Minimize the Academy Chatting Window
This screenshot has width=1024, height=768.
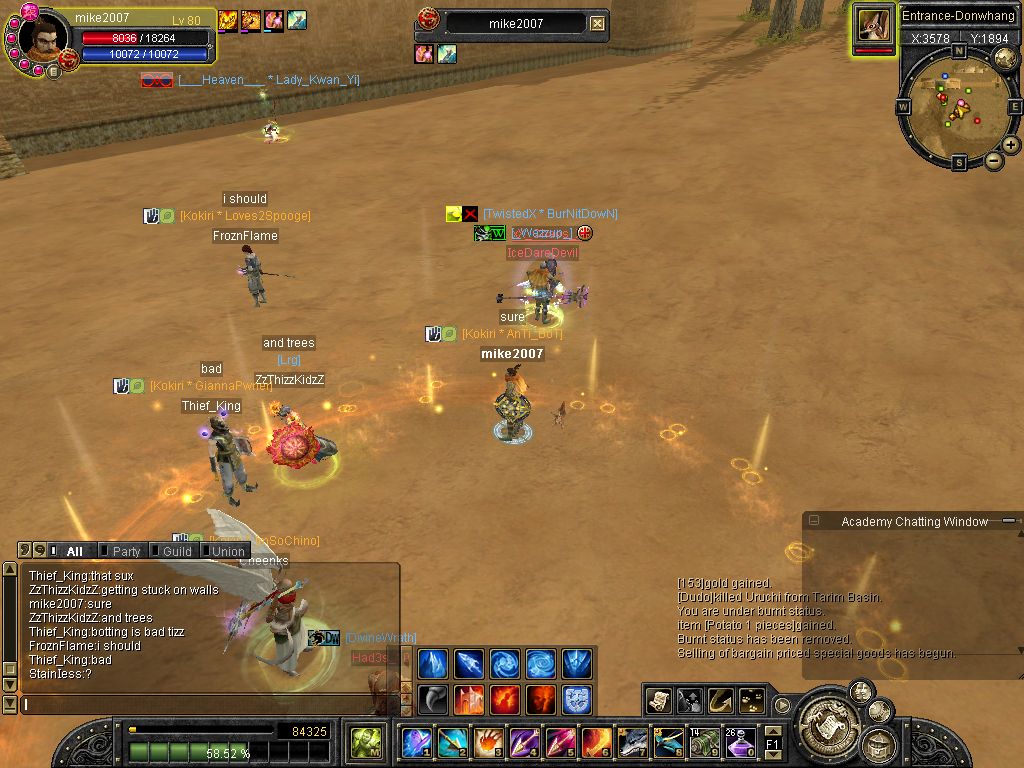click(814, 521)
